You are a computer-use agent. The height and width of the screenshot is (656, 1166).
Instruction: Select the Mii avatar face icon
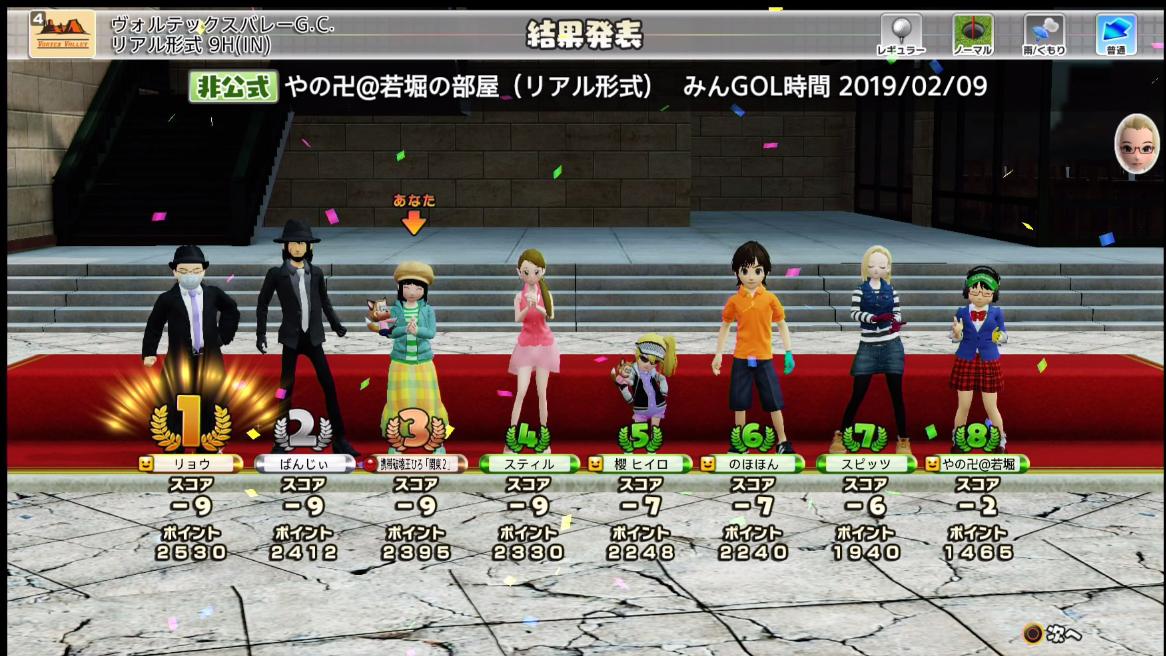[x=1134, y=145]
